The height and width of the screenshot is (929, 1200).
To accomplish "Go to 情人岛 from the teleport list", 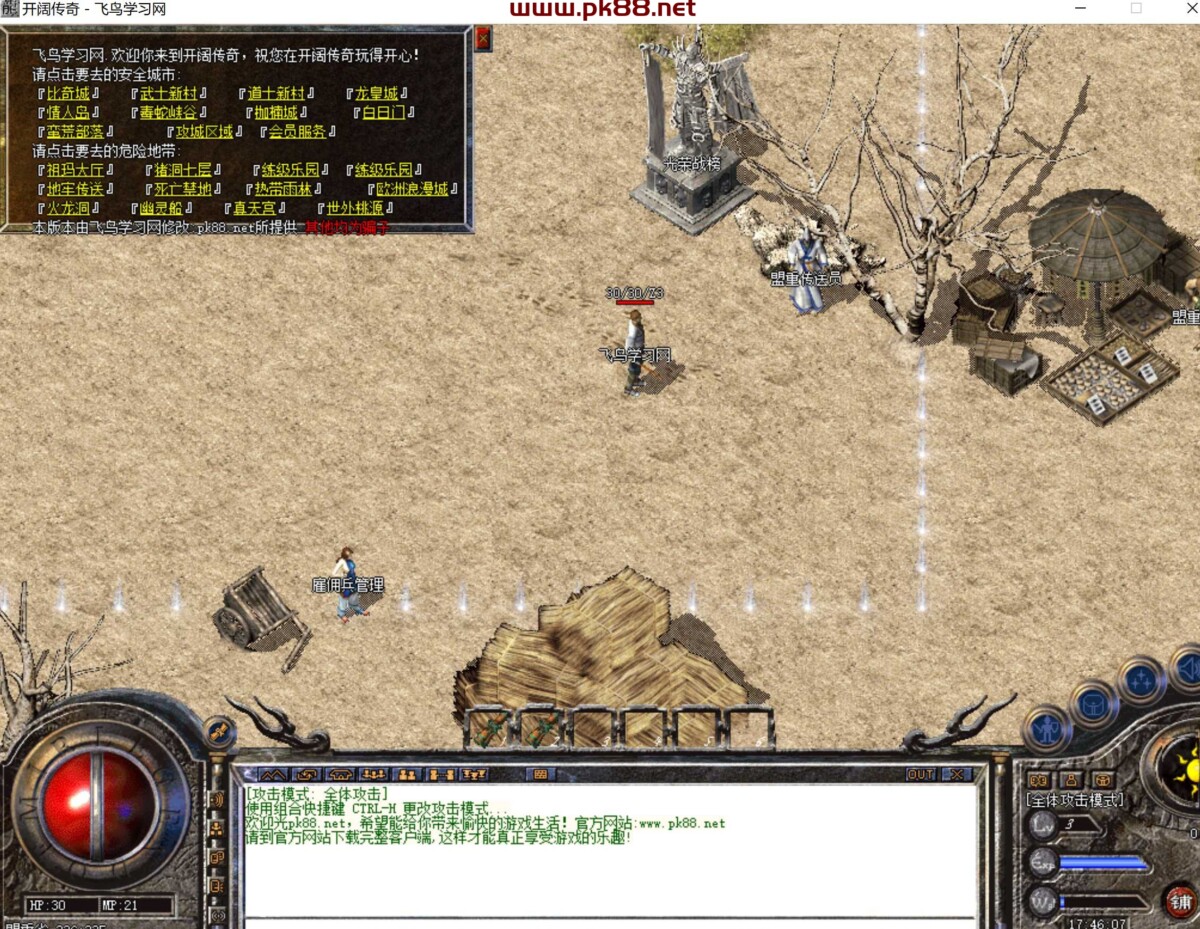I will 68,113.
